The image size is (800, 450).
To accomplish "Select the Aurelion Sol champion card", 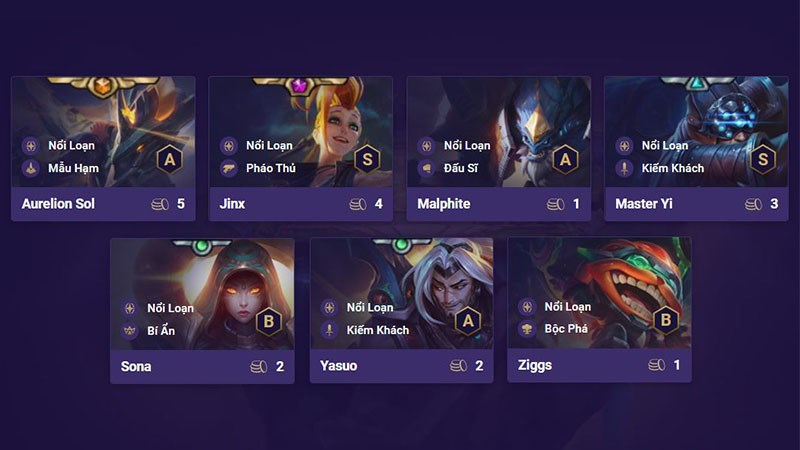I will pyautogui.click(x=103, y=148).
